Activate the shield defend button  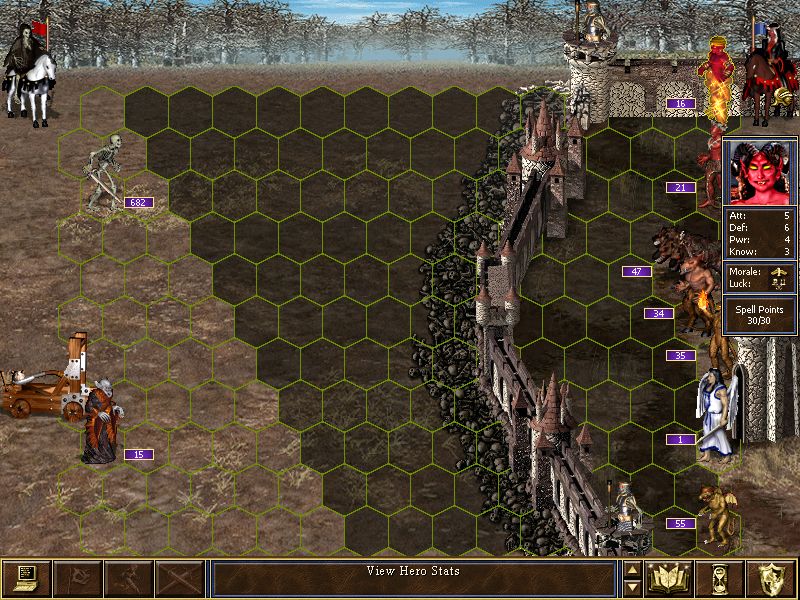772,578
